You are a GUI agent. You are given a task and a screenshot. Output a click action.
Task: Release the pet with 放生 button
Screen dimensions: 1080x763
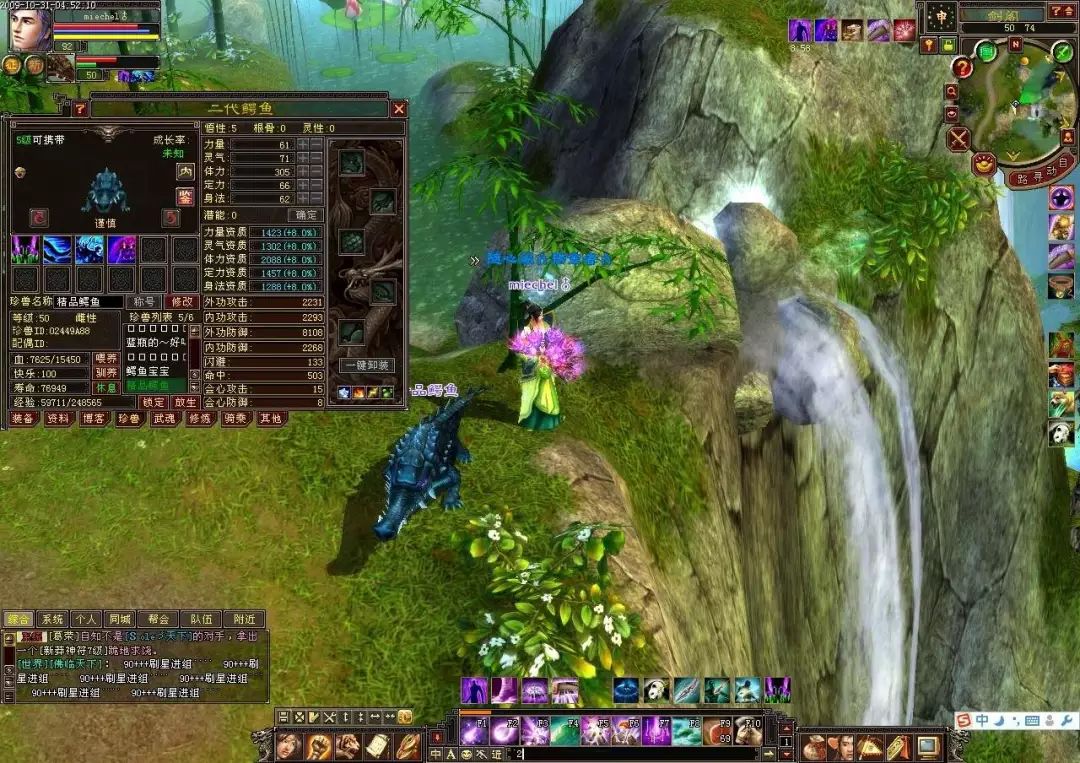pos(184,401)
